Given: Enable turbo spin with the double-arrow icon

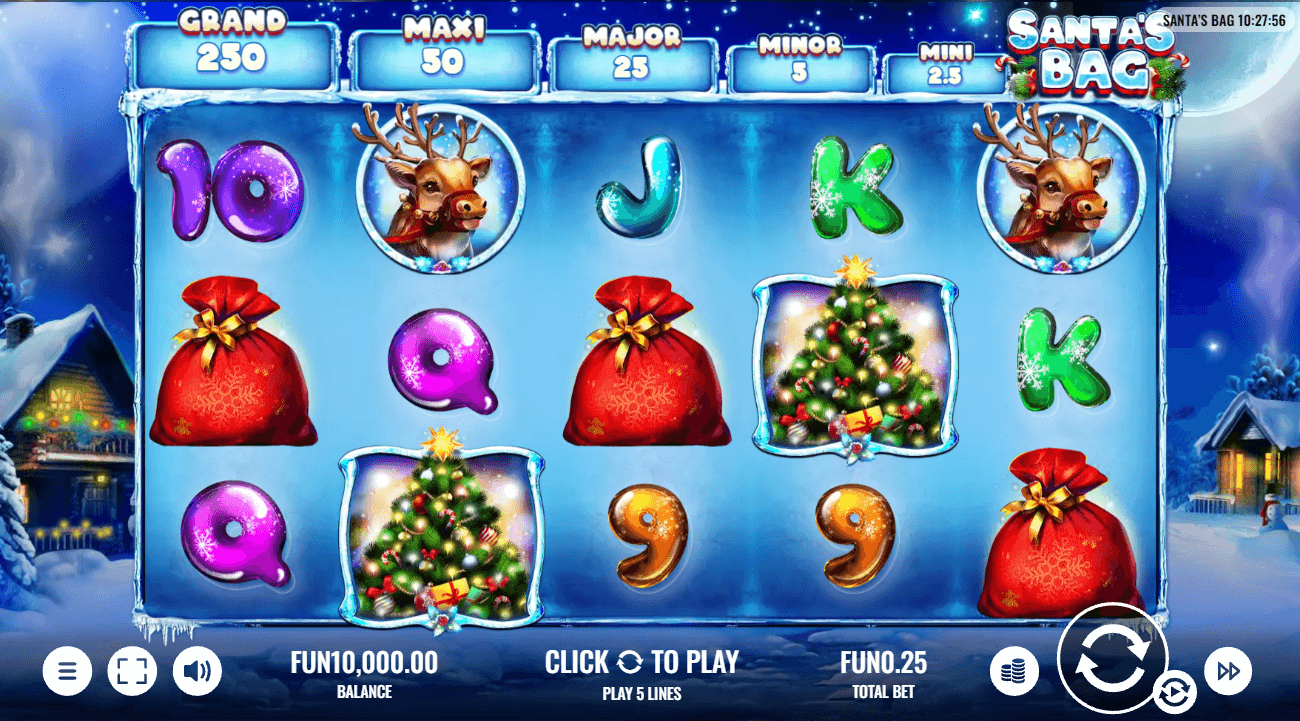Looking at the screenshot, I should [x=1227, y=671].
